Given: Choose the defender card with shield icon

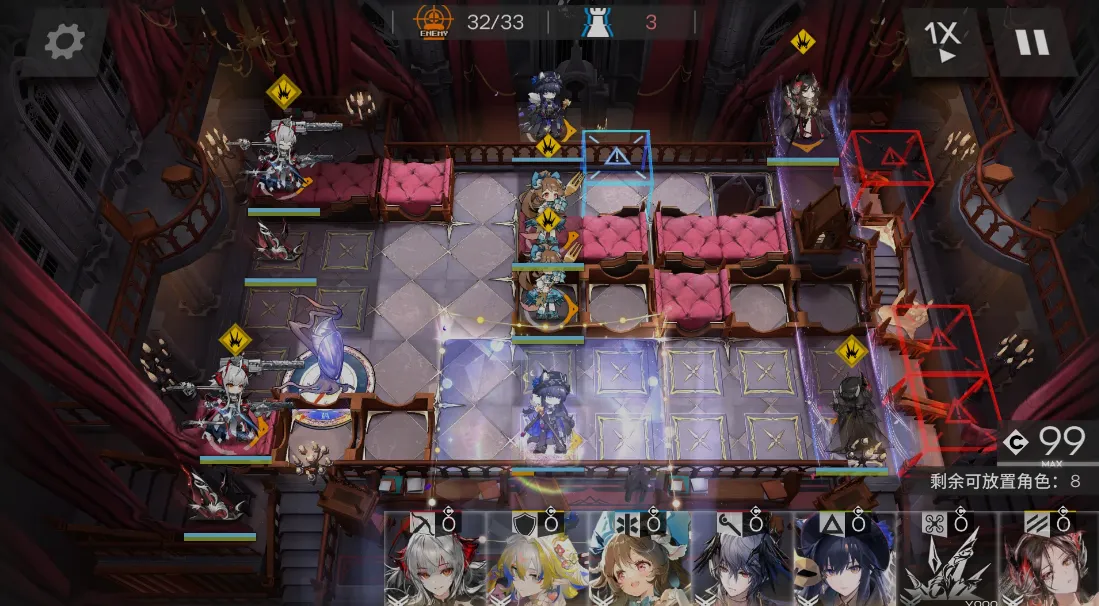Looking at the screenshot, I should point(536,562).
